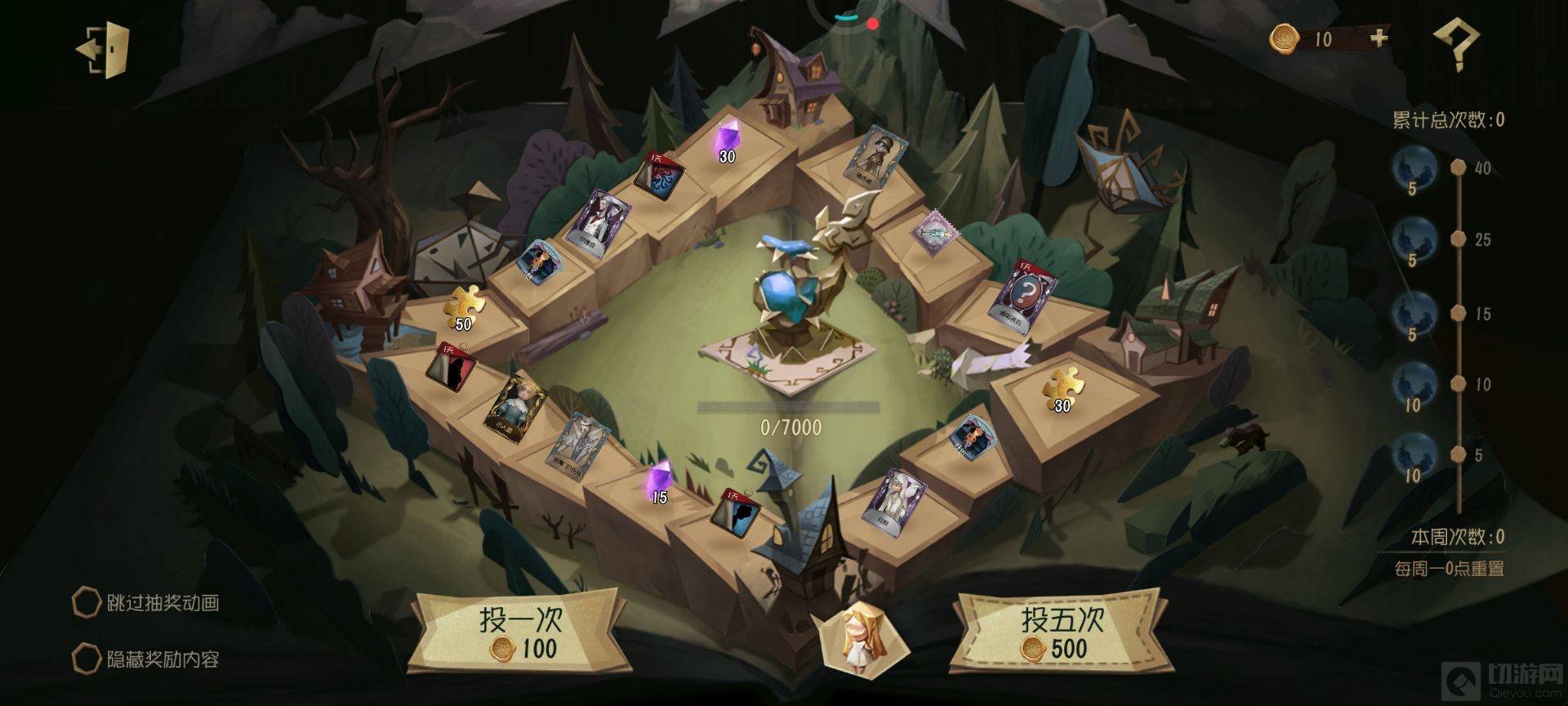The height and width of the screenshot is (706, 1568).
Task: Claim the 10-roll milestone reward
Action: [x=1413, y=385]
